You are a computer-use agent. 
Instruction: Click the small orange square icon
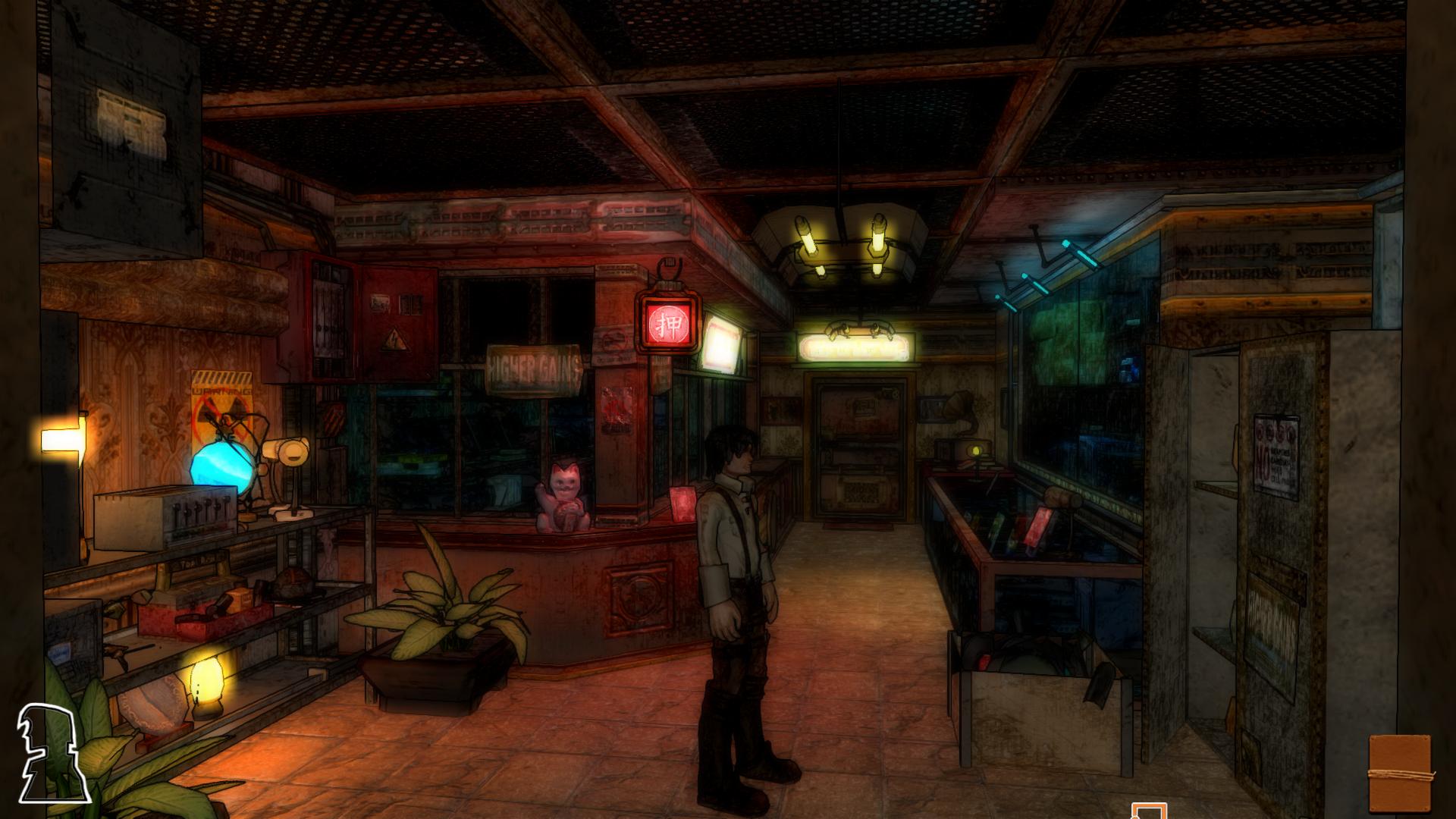click(x=1148, y=811)
